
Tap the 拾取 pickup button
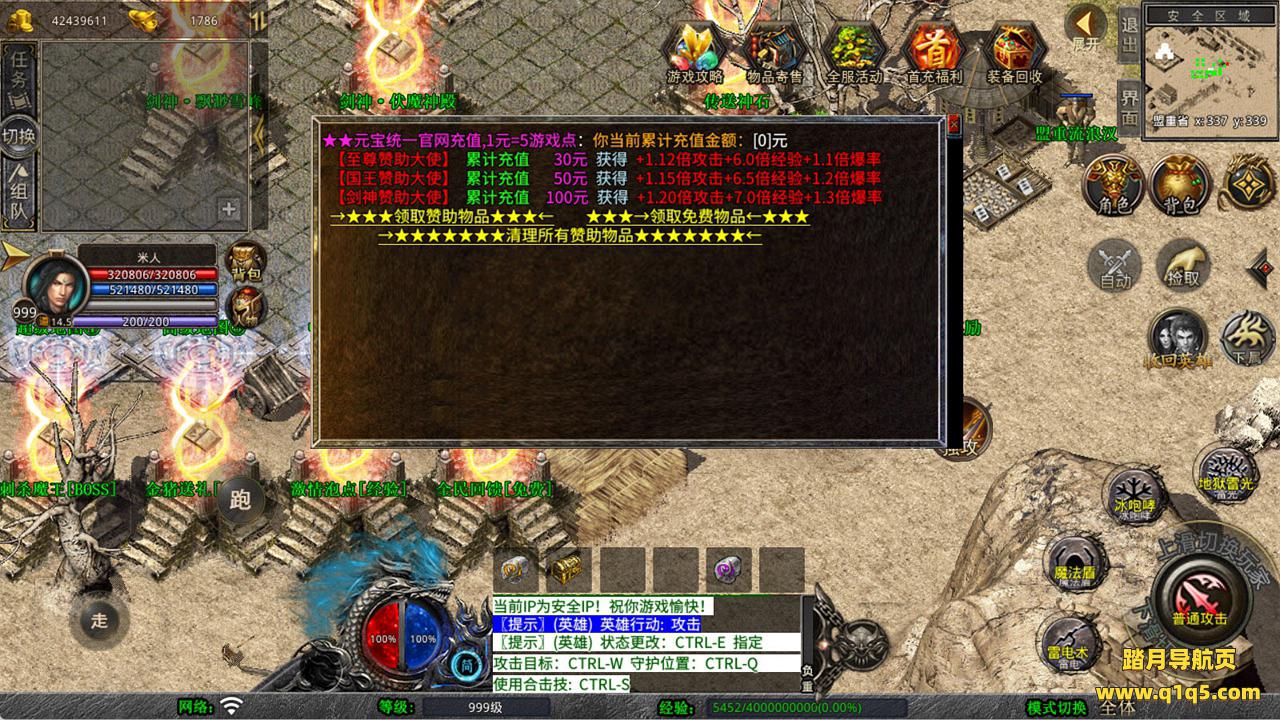coord(1183,265)
